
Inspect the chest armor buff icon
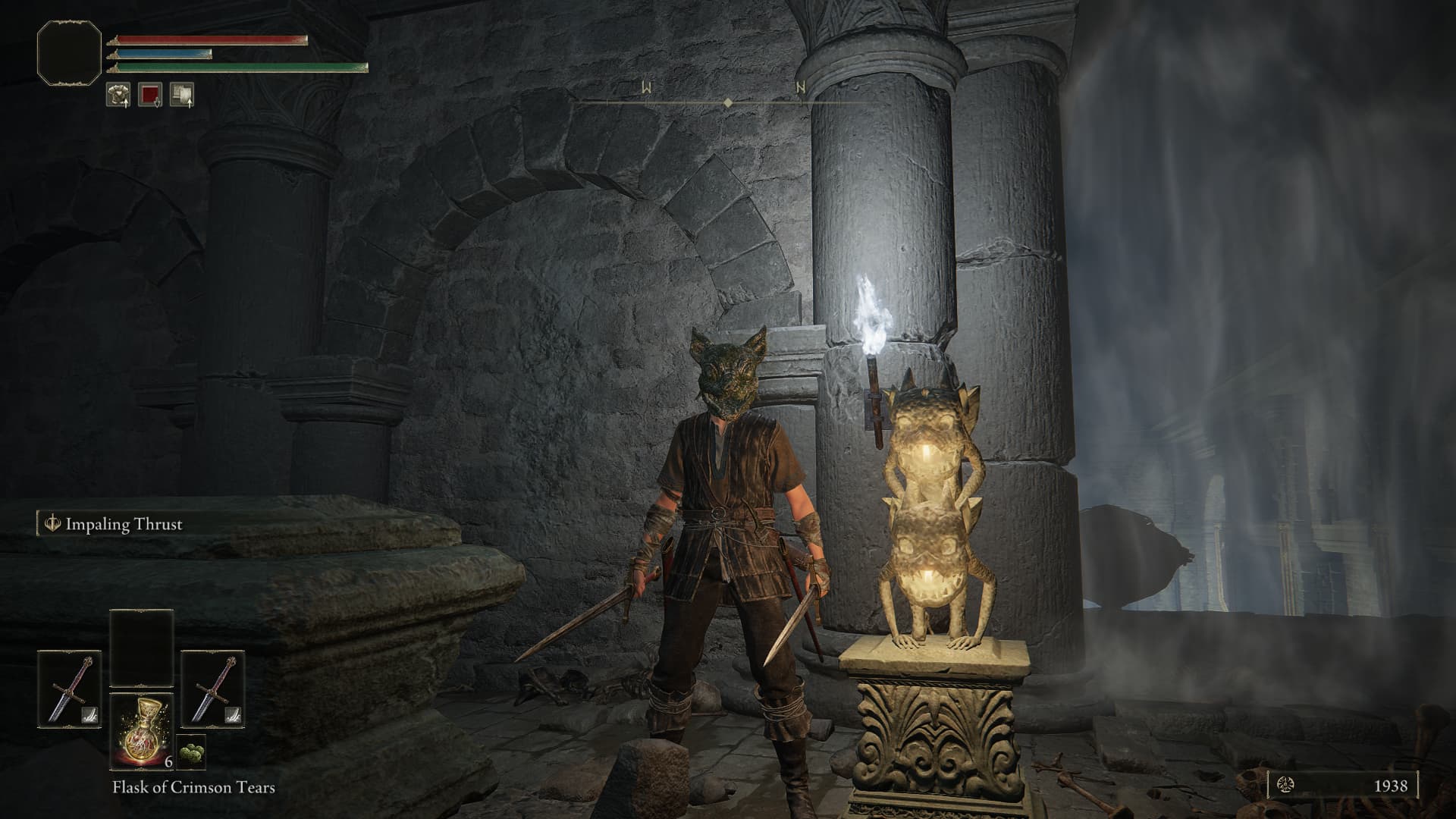[118, 94]
